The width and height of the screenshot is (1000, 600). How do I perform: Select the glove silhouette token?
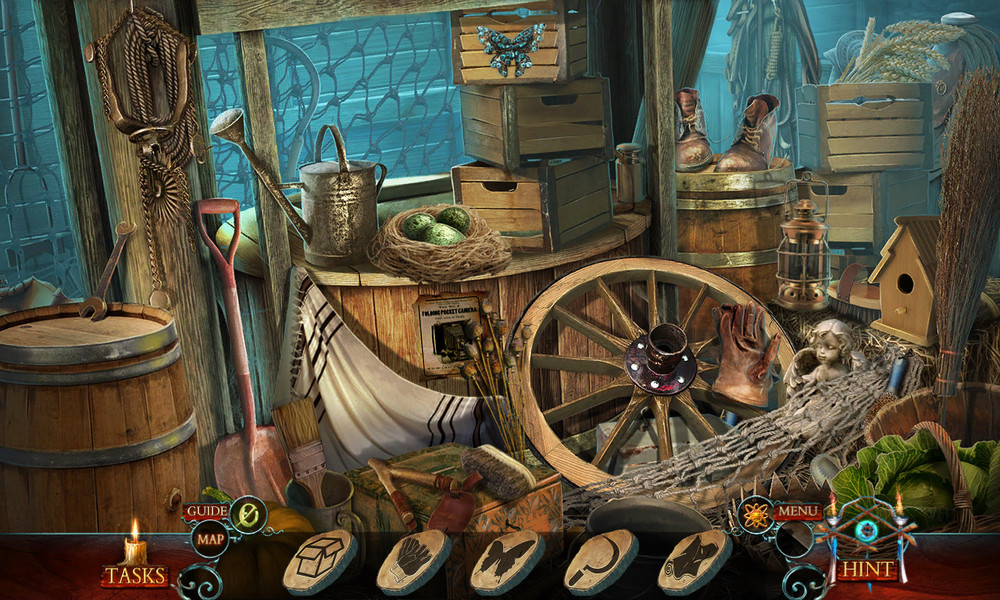pos(413,561)
